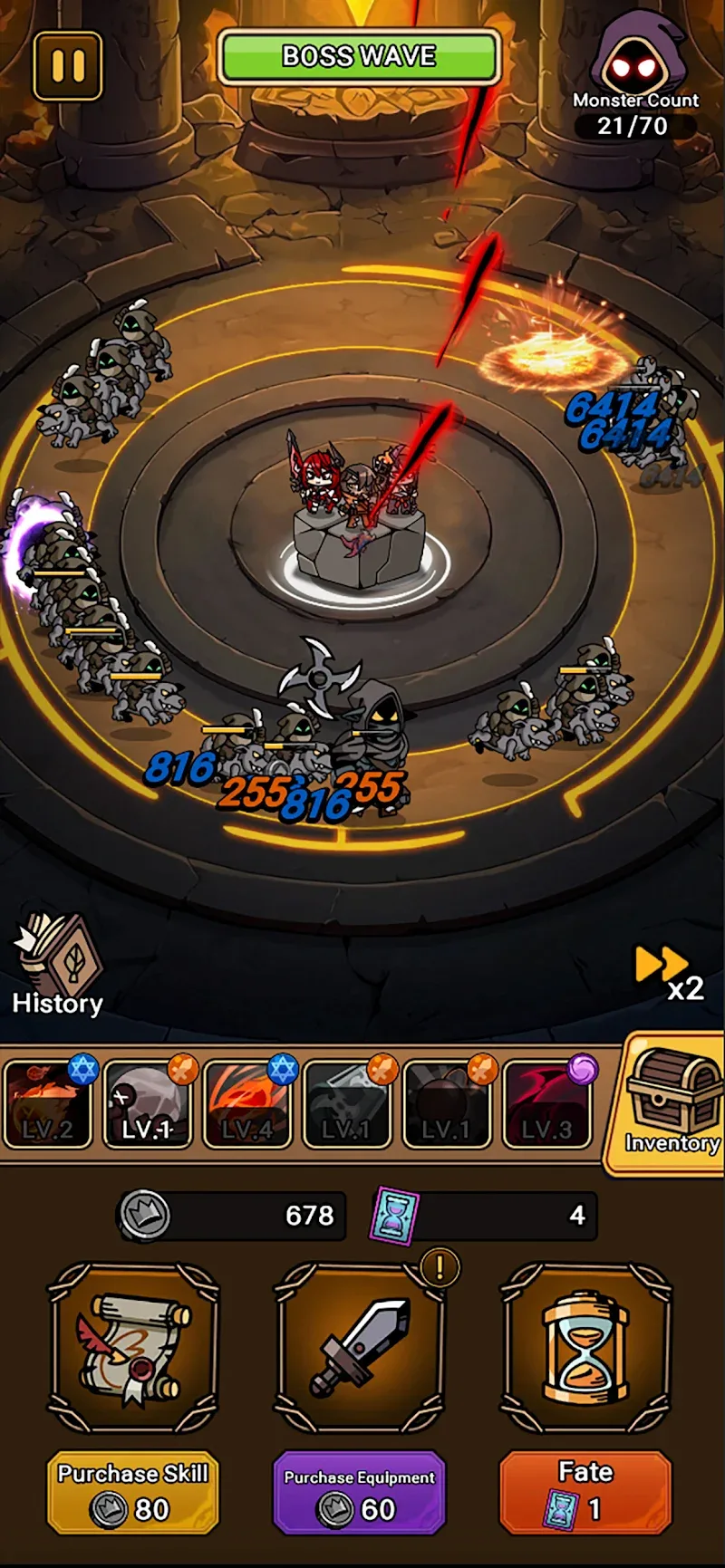Select the LV.2 skill slot

48,1103
